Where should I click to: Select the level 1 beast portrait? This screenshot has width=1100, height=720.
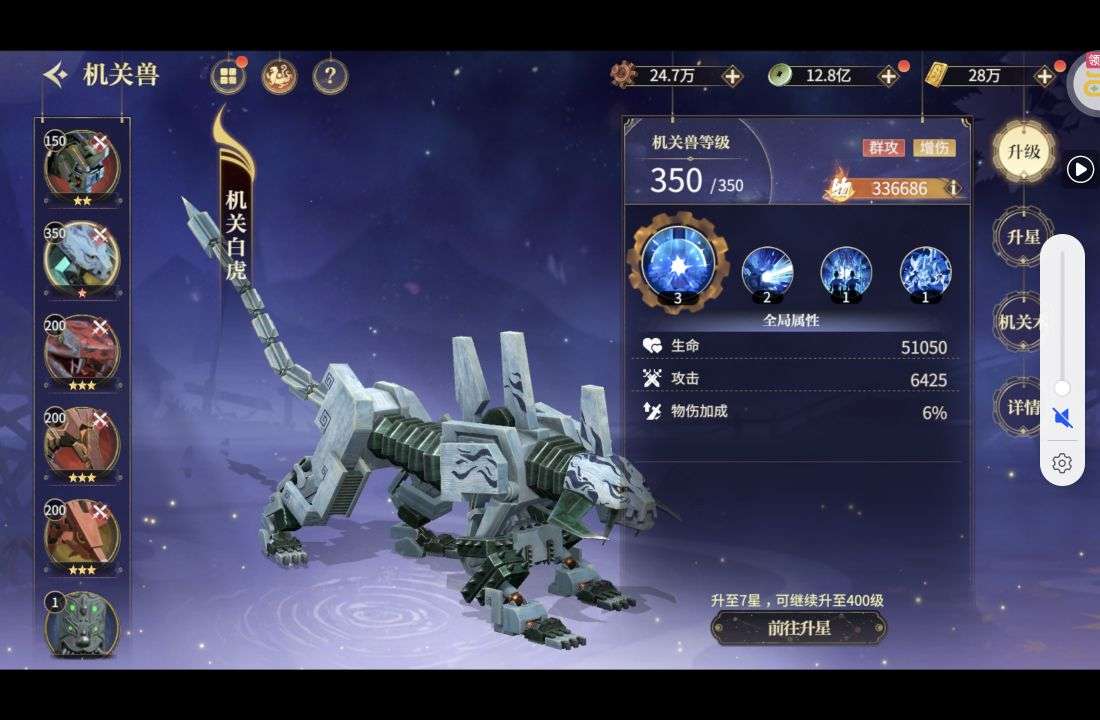coord(81,626)
